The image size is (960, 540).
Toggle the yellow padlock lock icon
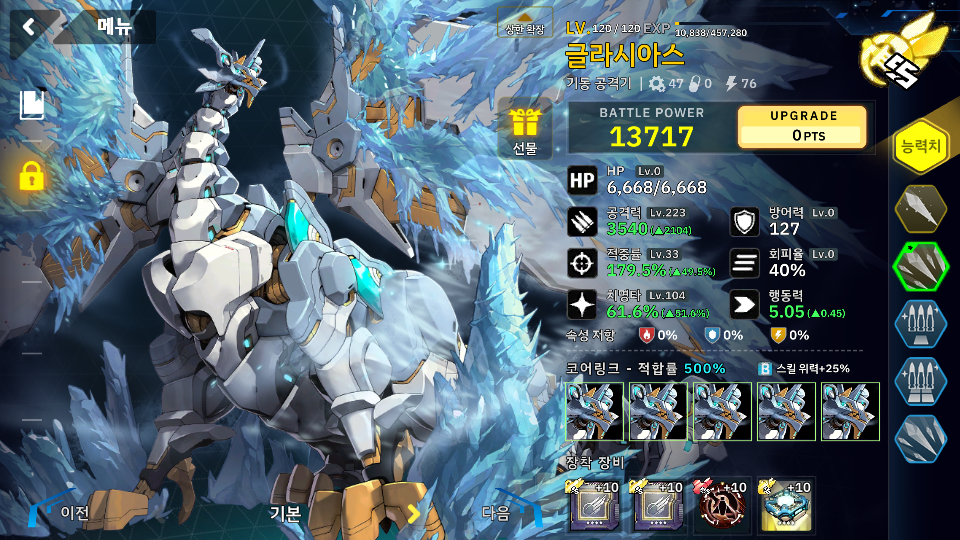pos(31,176)
